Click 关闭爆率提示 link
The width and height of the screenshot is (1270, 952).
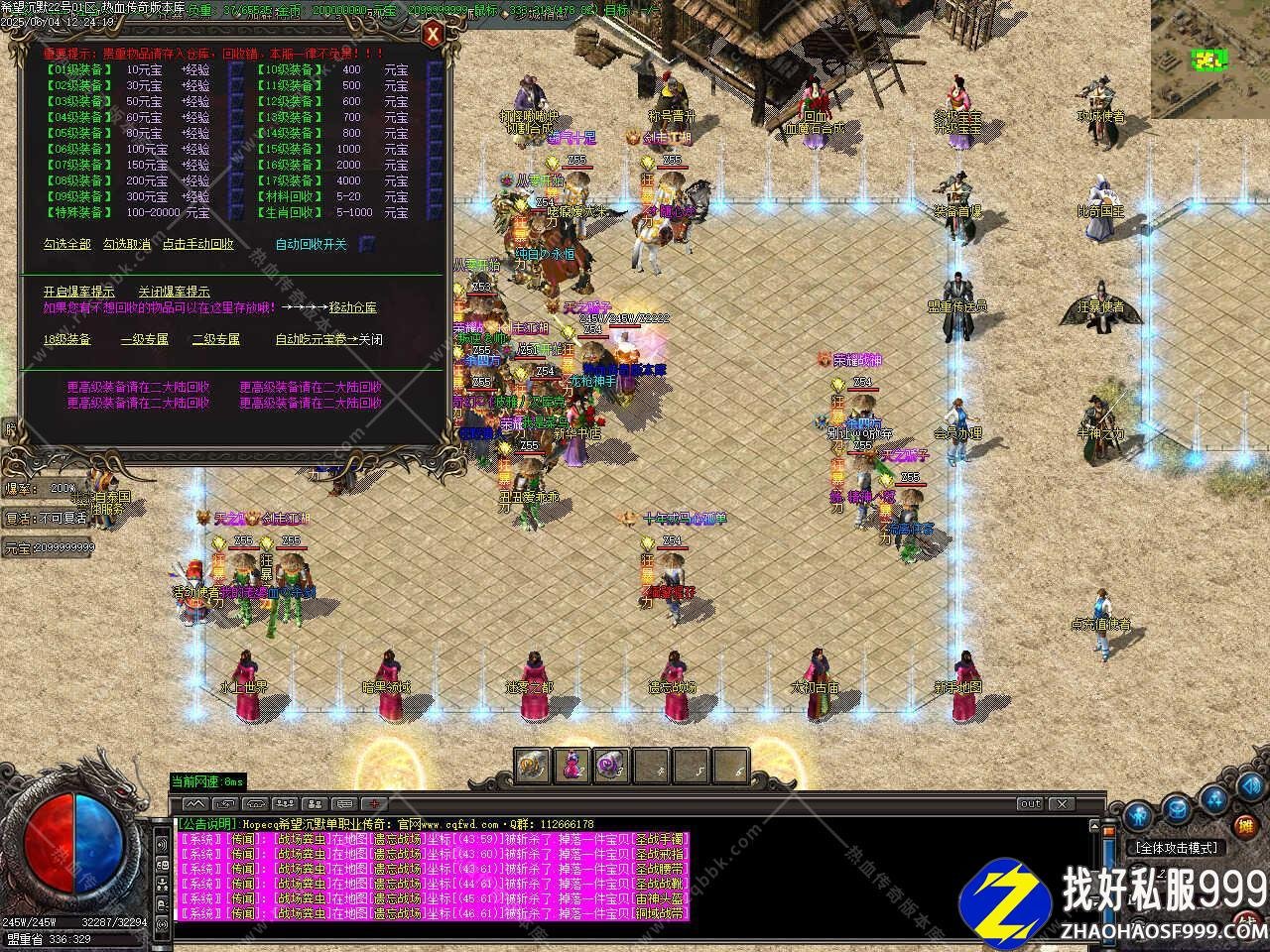[174, 292]
